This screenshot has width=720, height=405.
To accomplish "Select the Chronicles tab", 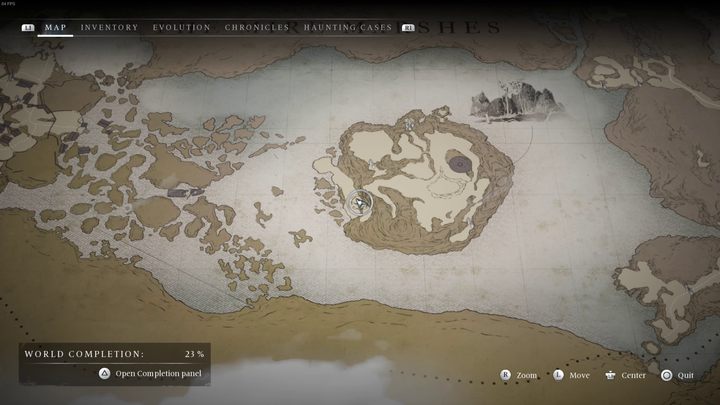I will [x=257, y=28].
